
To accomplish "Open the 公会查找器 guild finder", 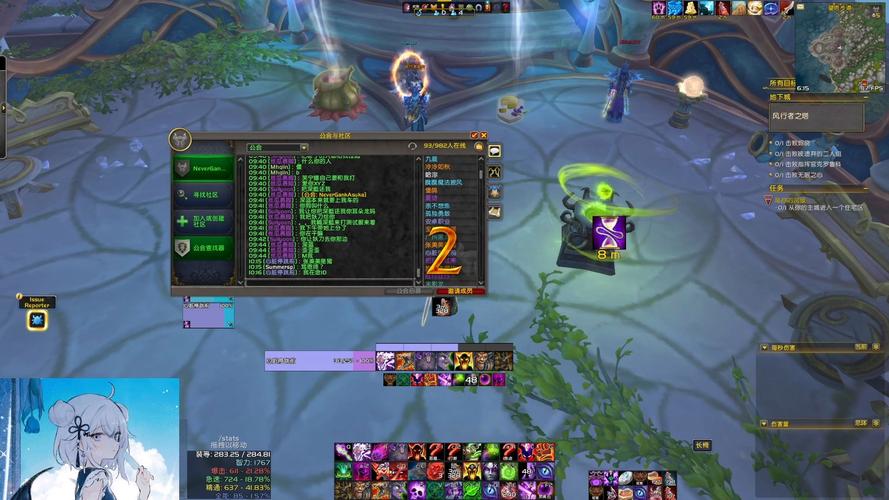I will point(205,247).
